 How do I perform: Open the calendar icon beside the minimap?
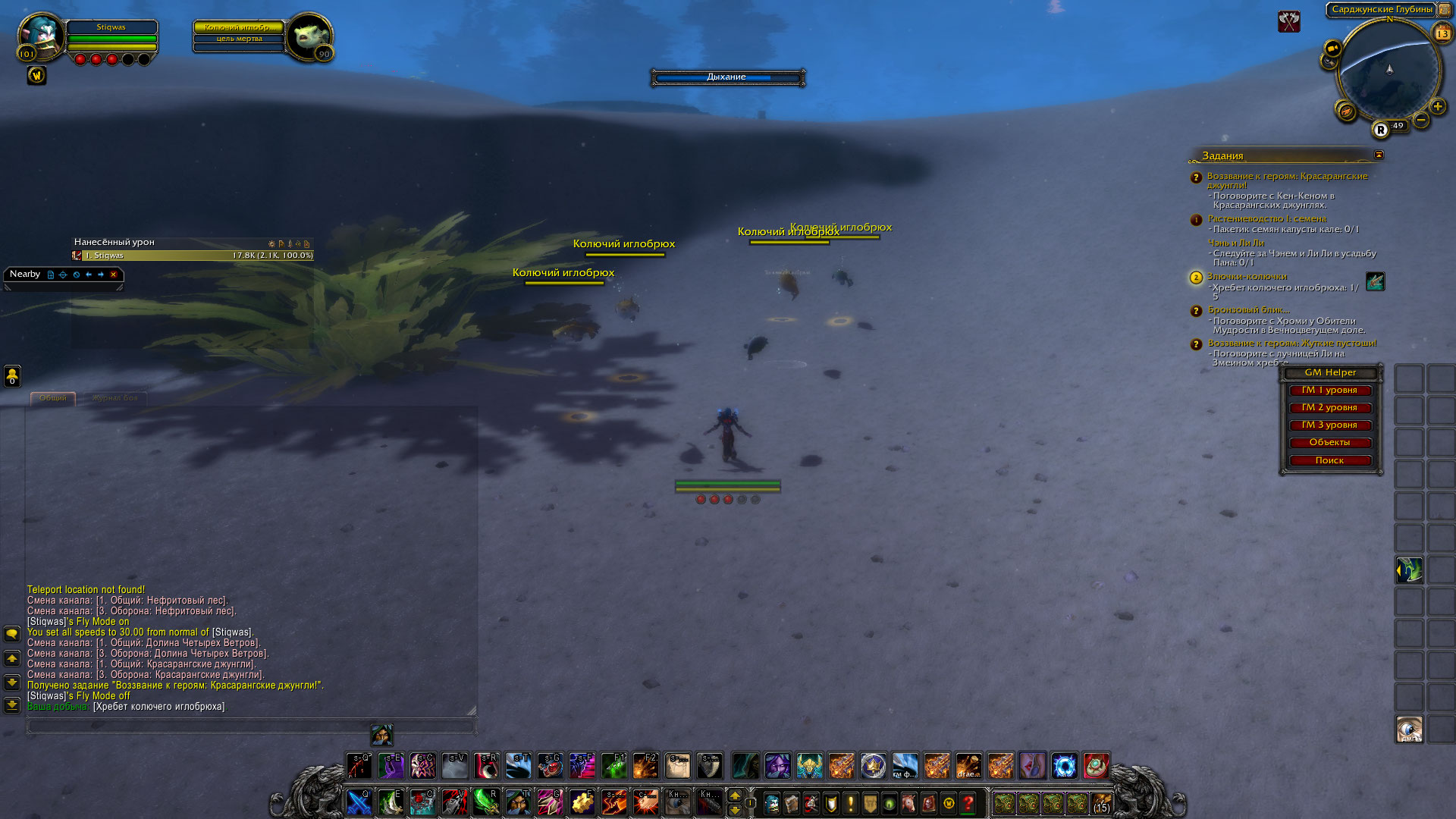pyautogui.click(x=1442, y=33)
